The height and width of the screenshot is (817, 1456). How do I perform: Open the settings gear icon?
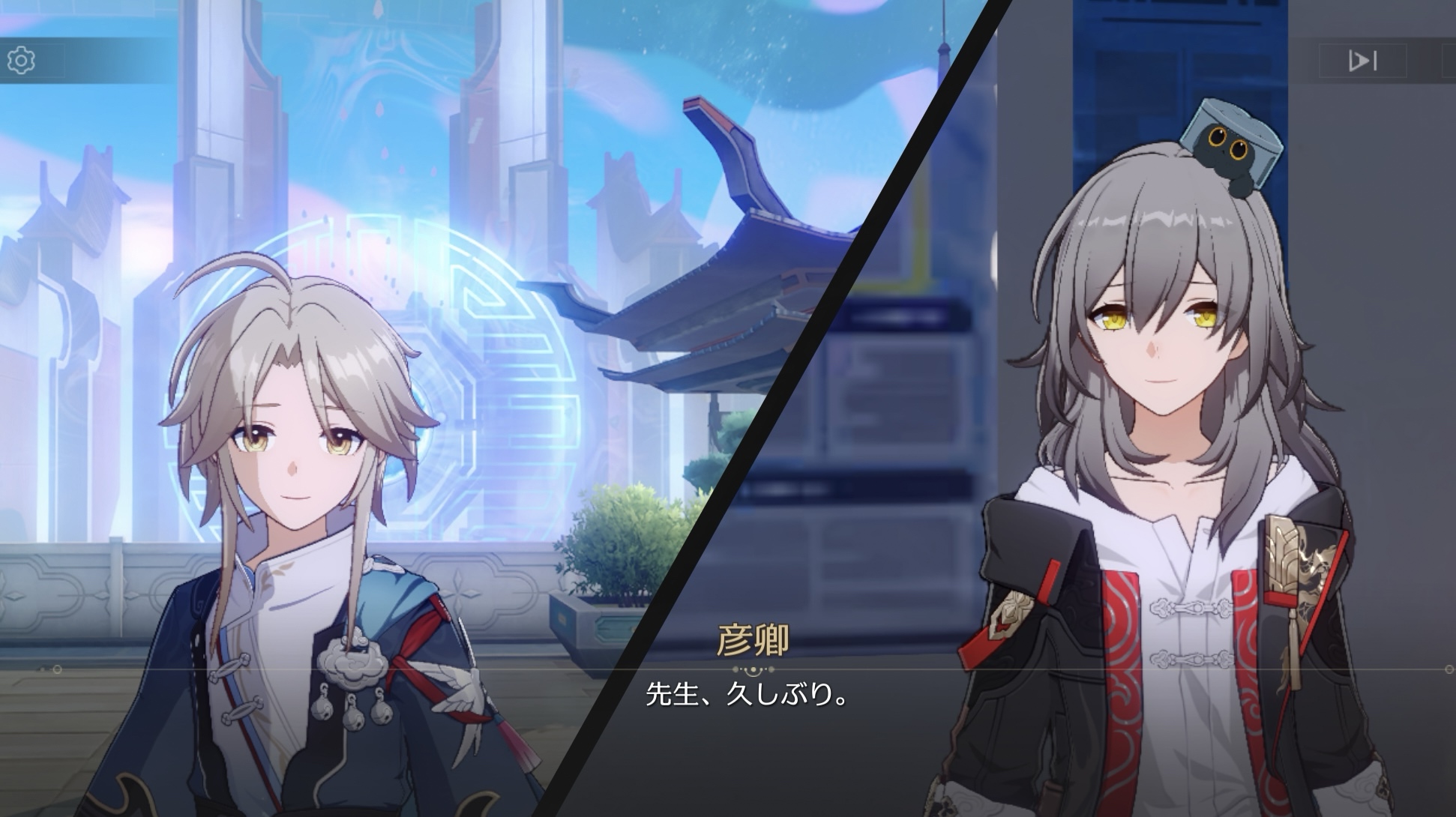tap(21, 60)
